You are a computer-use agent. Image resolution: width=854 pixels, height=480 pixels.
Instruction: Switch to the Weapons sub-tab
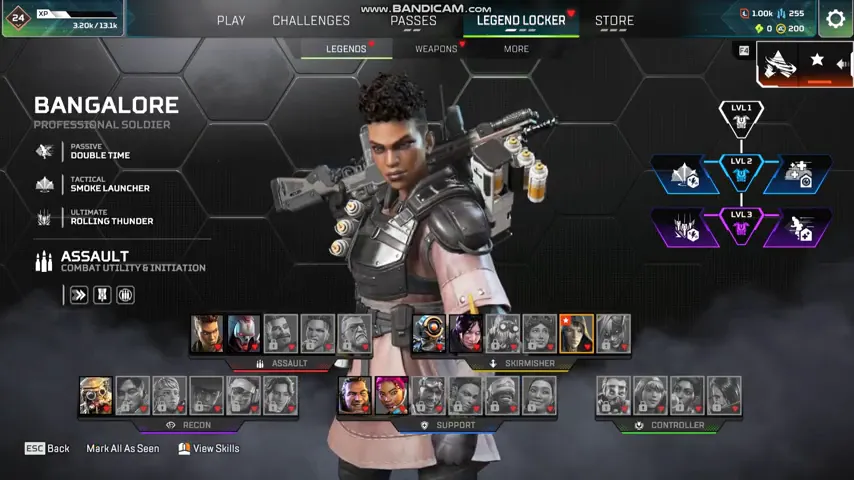tap(436, 48)
